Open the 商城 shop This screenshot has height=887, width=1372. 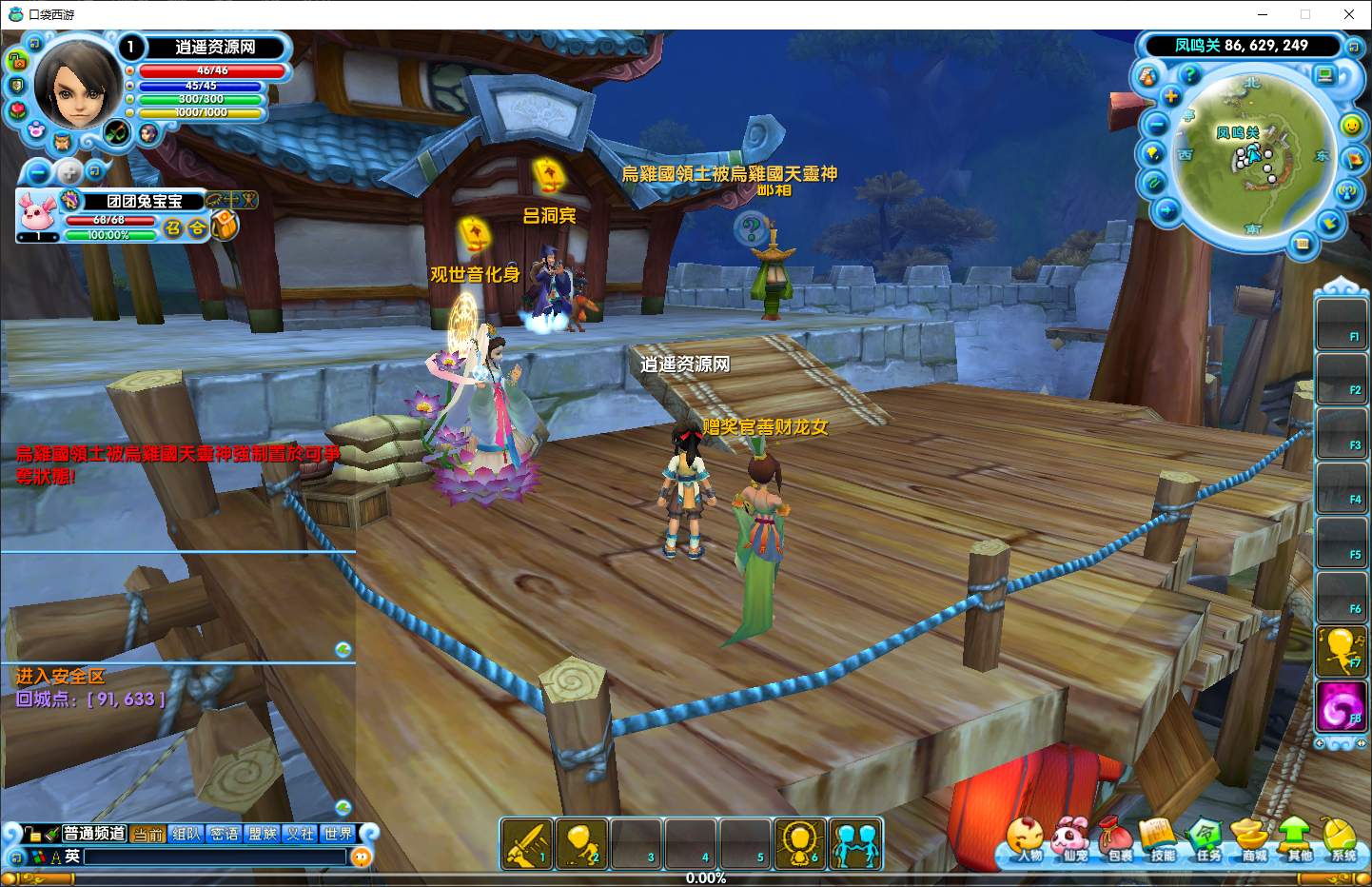pyautogui.click(x=1251, y=839)
